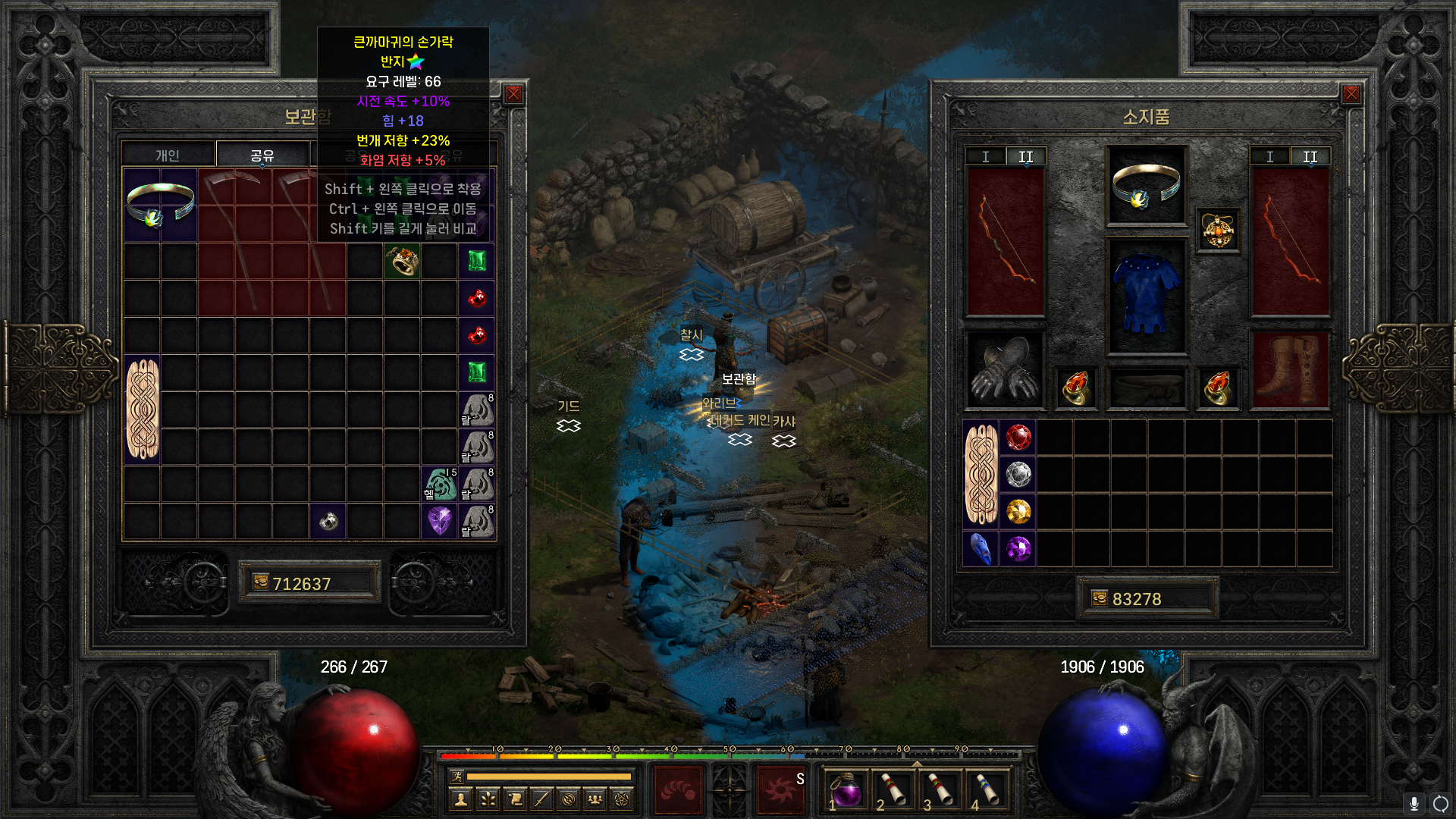Viewport: 1456px width, 819px height.
Task: Open the stash gold withdraw button
Action: pos(261,582)
